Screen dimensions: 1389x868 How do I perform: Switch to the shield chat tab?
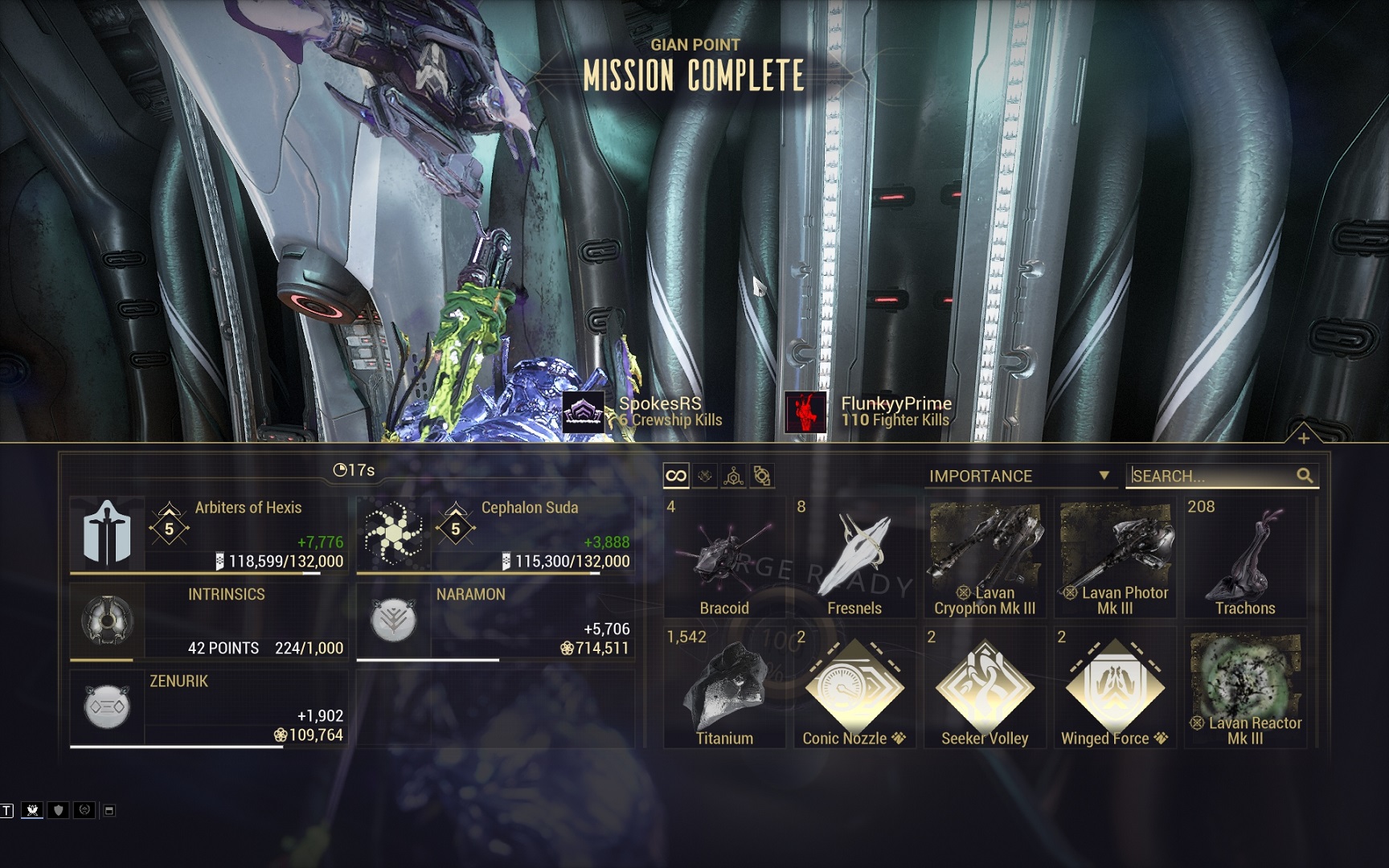[x=58, y=810]
